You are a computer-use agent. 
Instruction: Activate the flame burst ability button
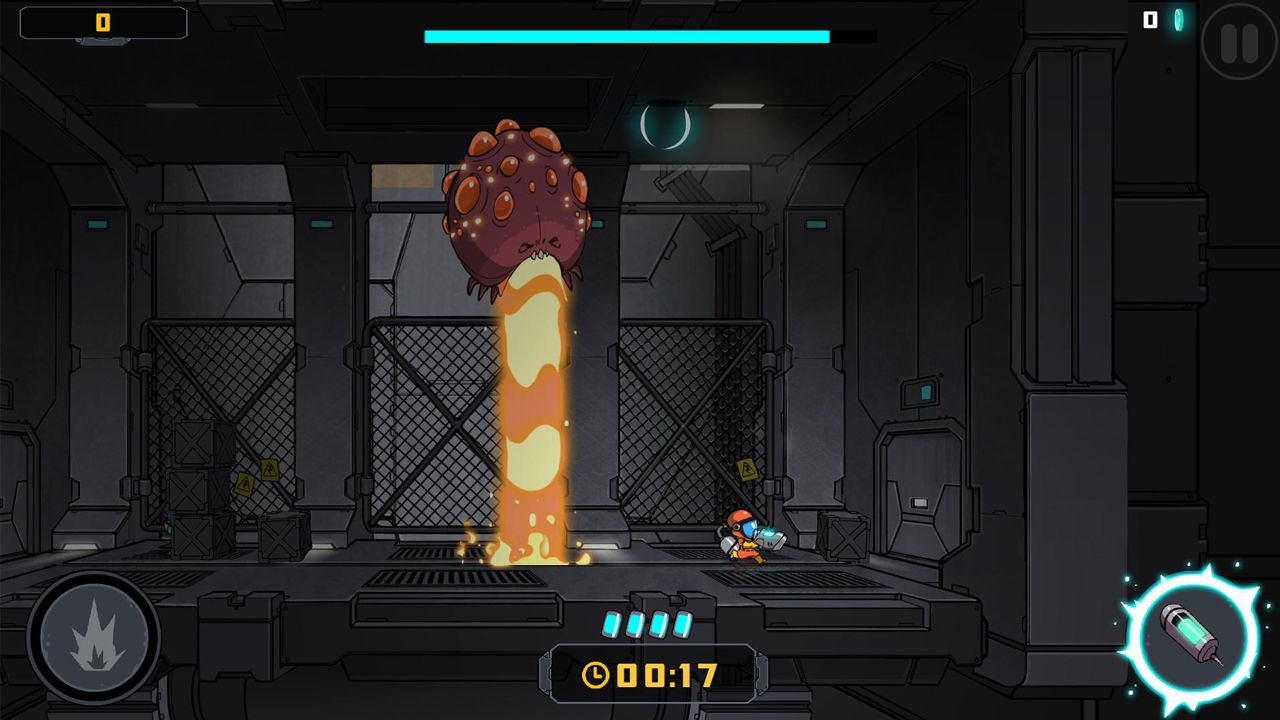[x=95, y=636]
